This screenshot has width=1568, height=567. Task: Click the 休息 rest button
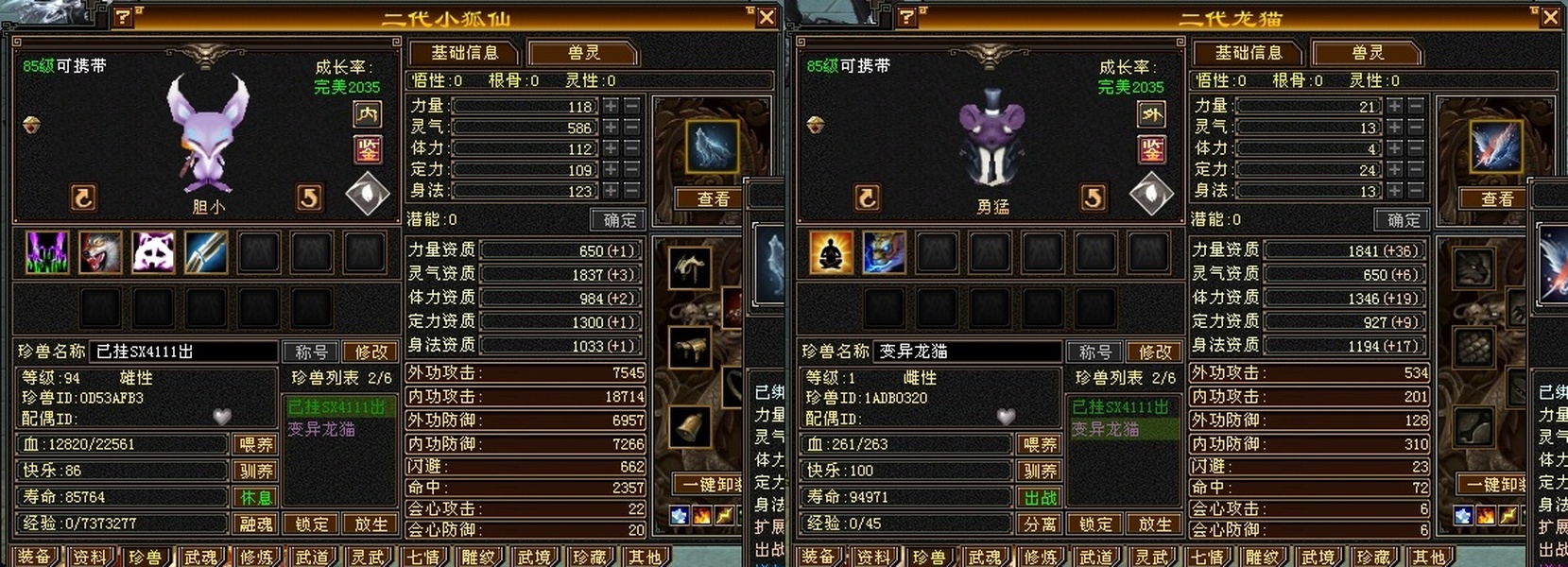click(x=255, y=497)
